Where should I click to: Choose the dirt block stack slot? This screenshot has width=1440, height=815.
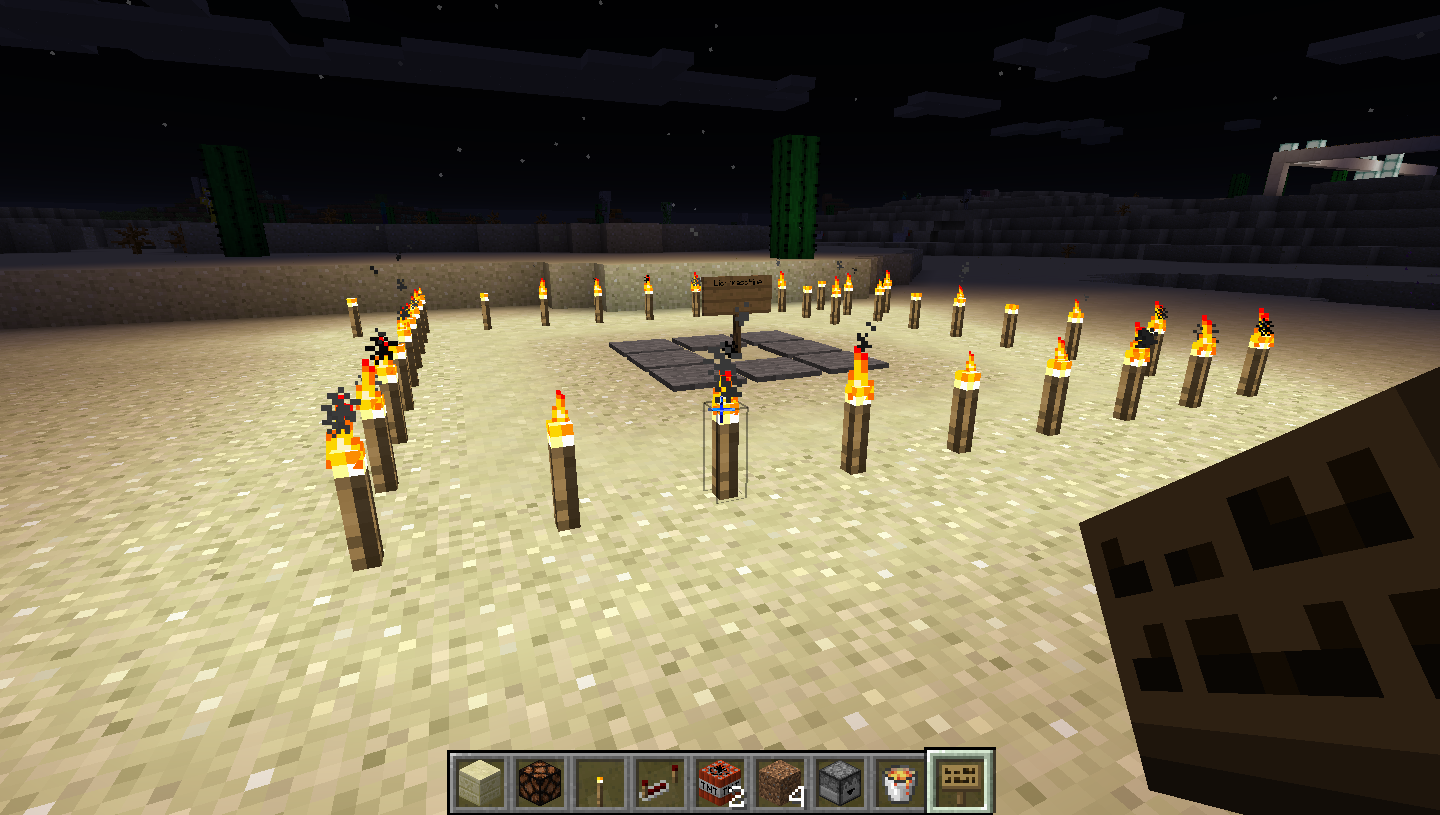(x=780, y=783)
